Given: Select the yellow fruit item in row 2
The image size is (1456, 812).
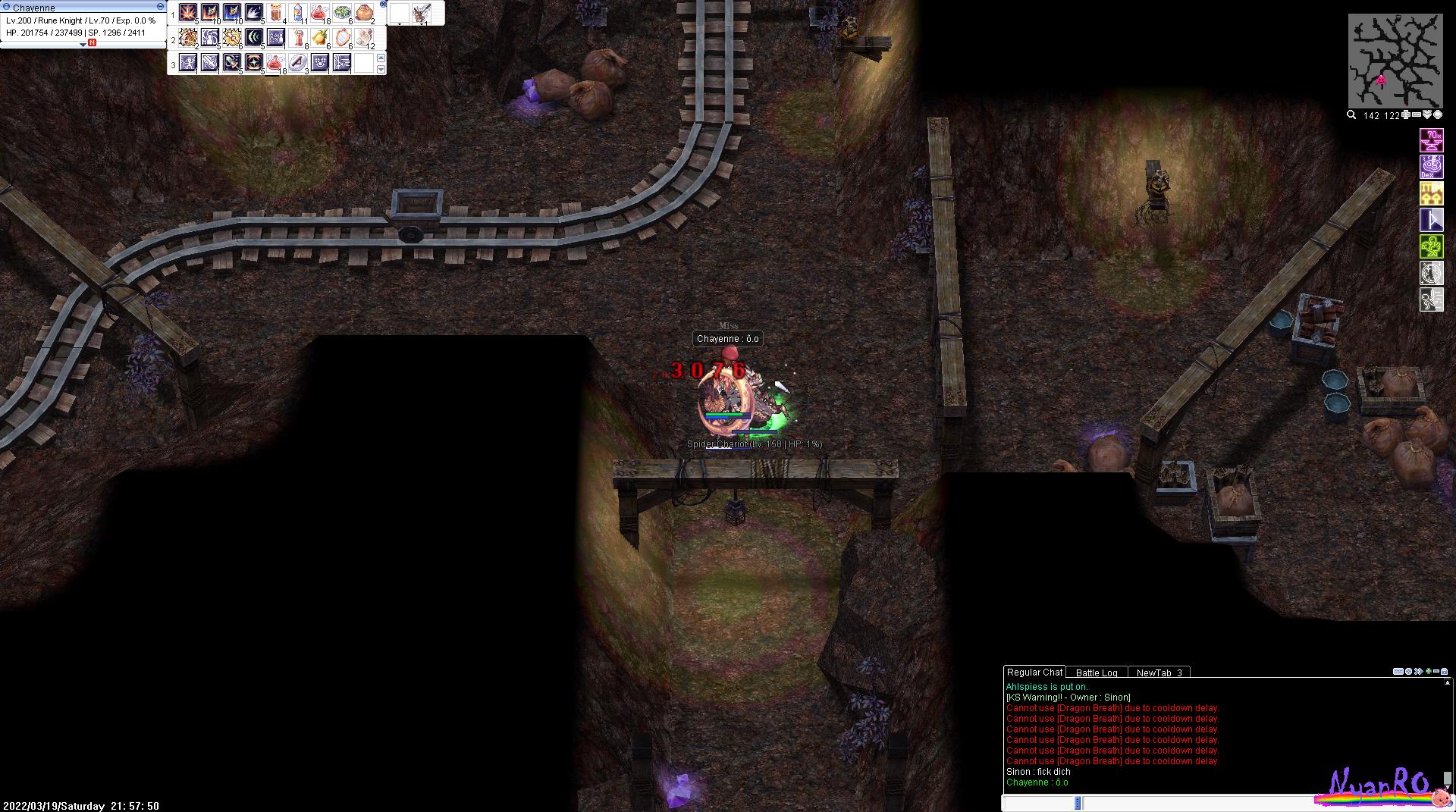Looking at the screenshot, I should (320, 38).
